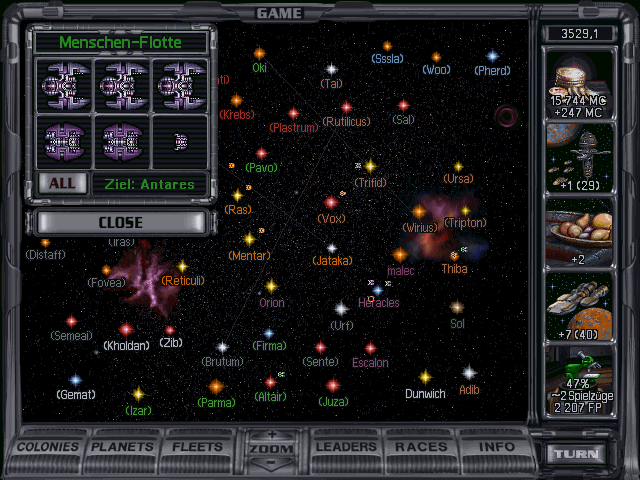Select all ships with the ALL button
This screenshot has height=480, width=640.
tap(61, 184)
